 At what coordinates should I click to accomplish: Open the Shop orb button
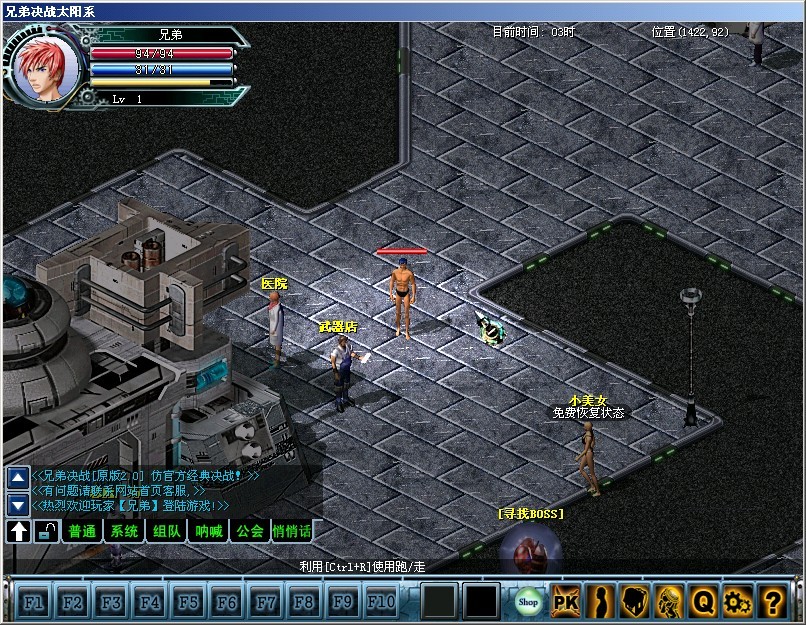[x=528, y=601]
